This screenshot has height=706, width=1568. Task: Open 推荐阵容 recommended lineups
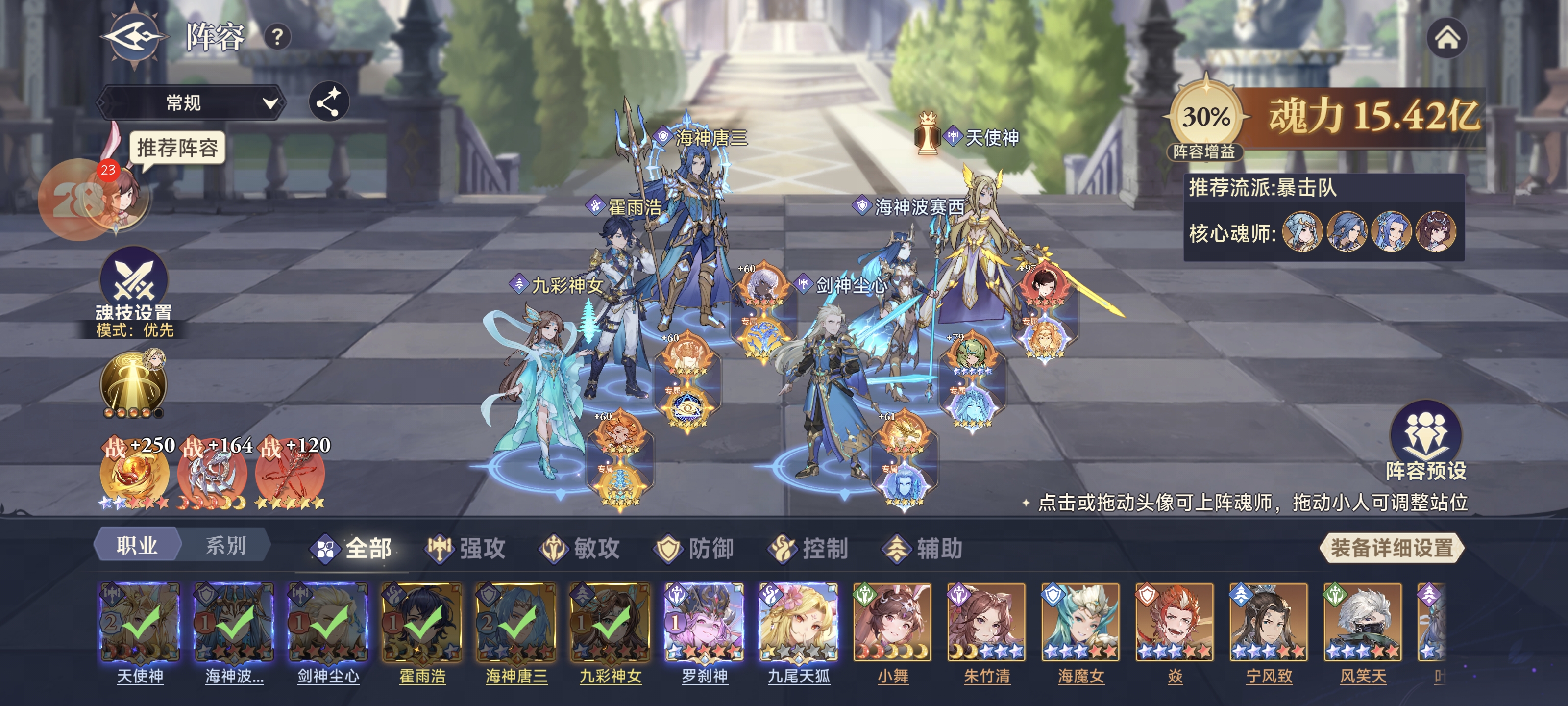click(176, 148)
